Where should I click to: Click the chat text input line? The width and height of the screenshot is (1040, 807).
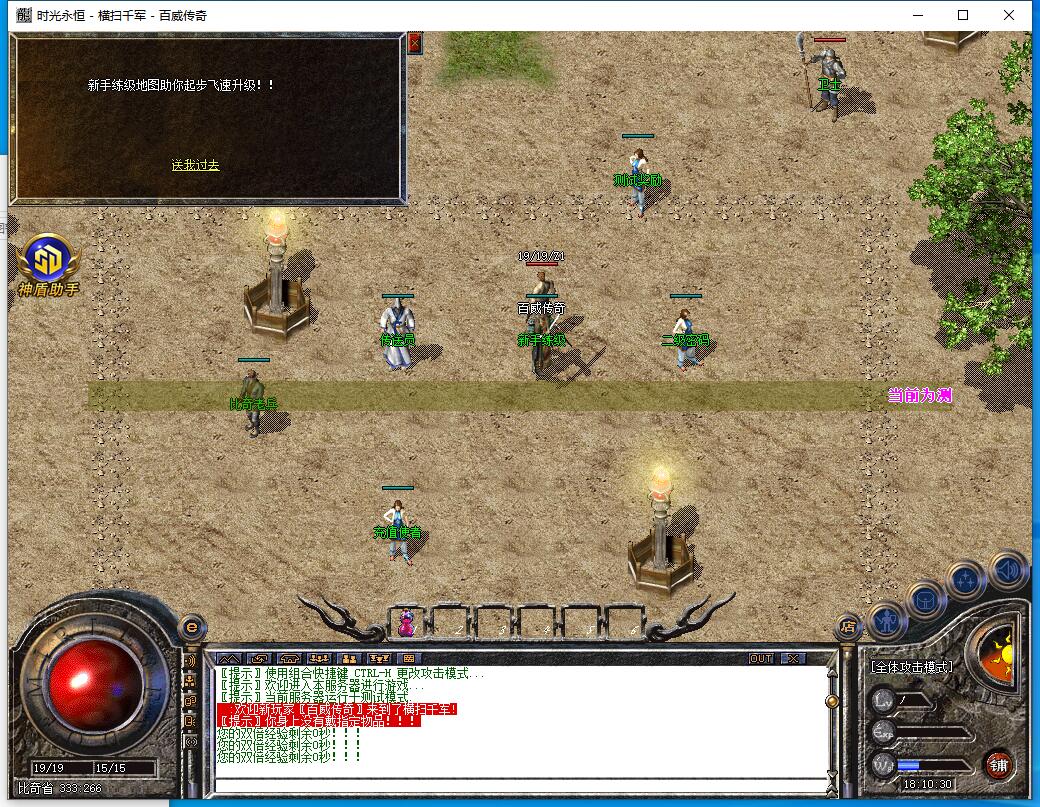coord(520,782)
